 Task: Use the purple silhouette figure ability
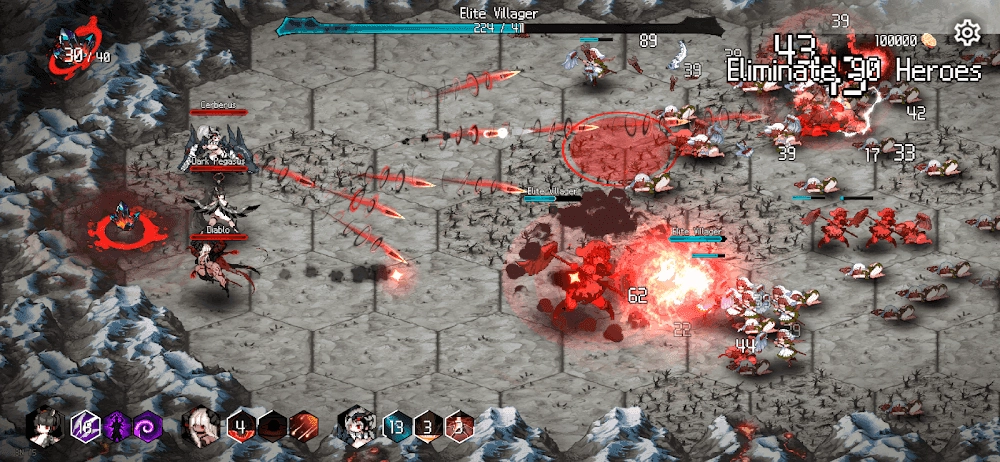118,427
